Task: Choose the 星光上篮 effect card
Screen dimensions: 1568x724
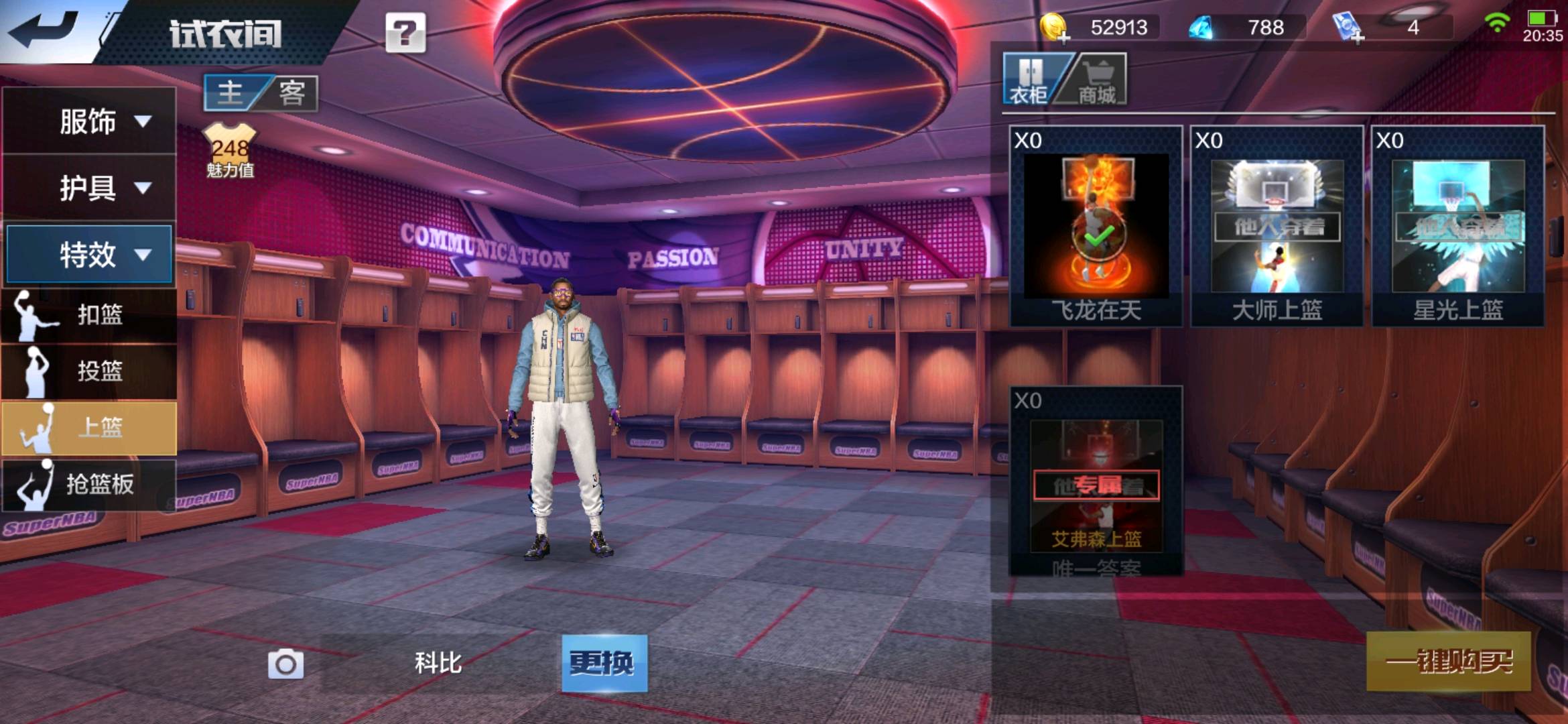Action: point(1457,227)
